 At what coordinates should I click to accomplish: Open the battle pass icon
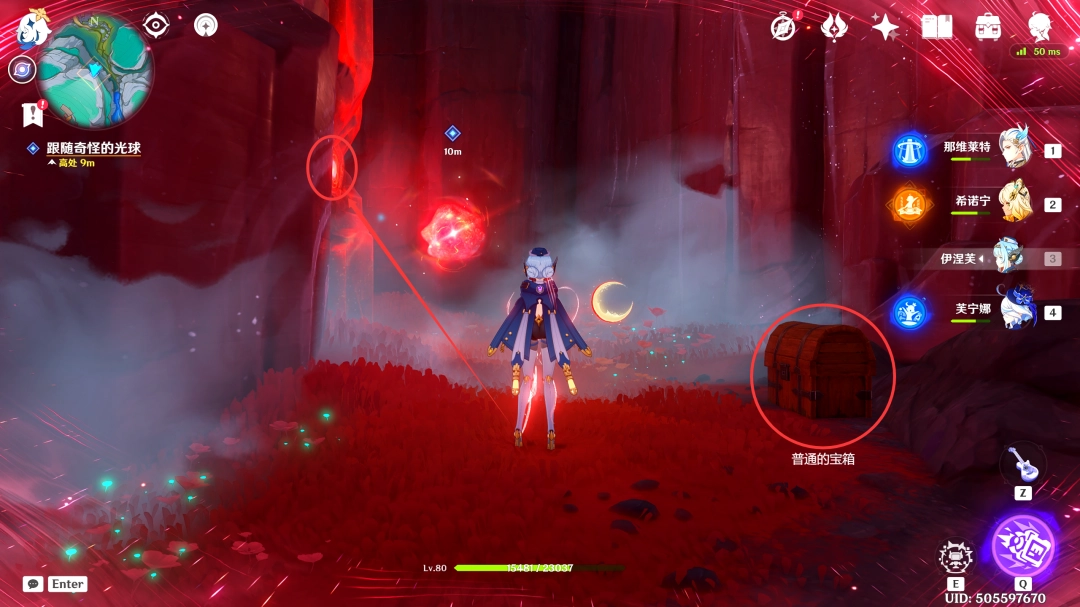[x=834, y=27]
